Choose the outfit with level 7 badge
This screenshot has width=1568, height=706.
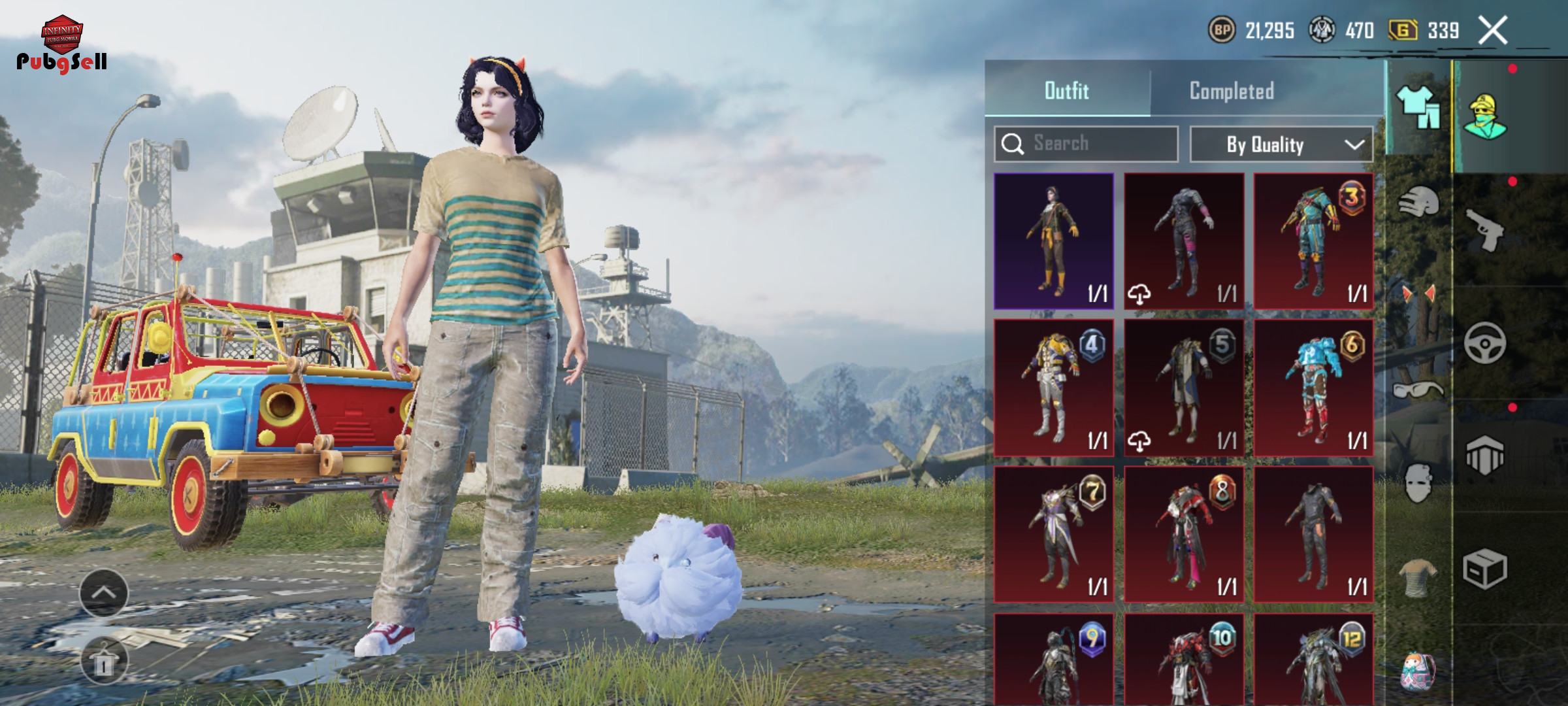(x=1053, y=534)
